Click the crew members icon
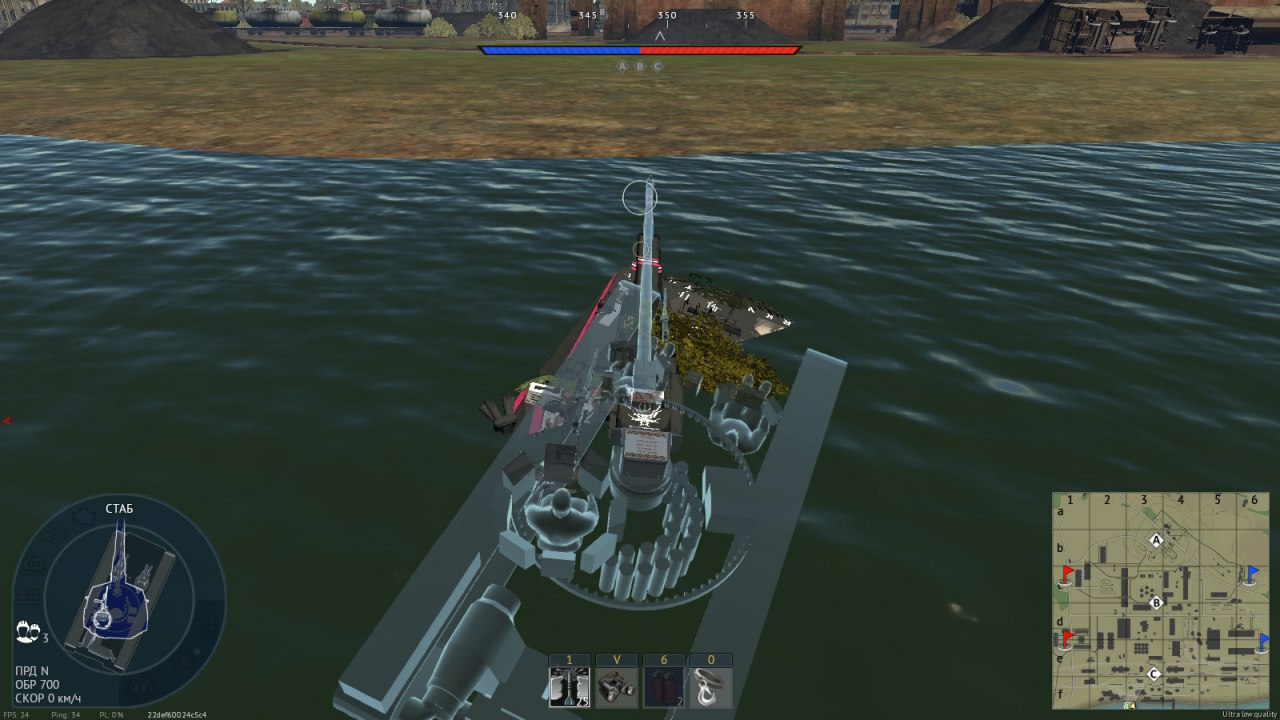1280x720 pixels. tap(28, 632)
